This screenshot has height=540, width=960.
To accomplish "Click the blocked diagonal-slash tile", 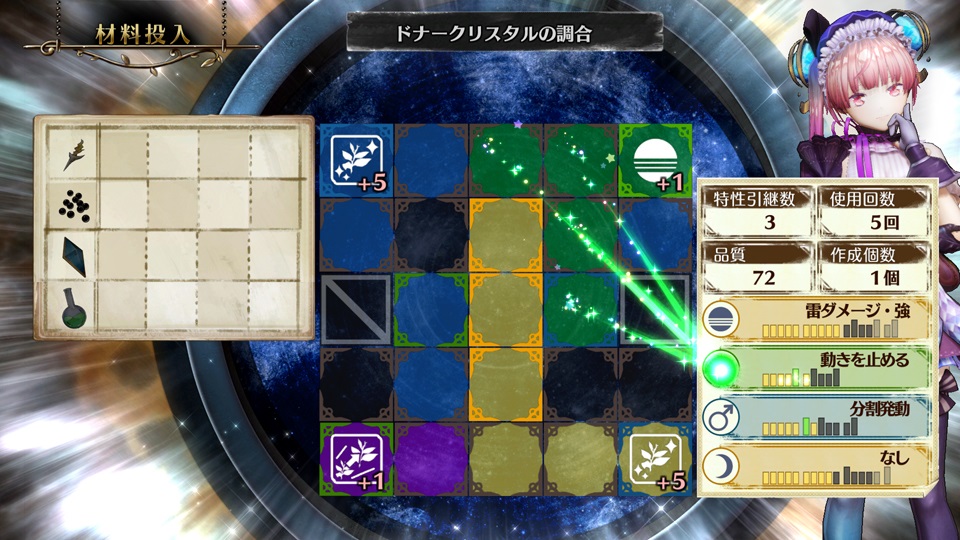I will (x=356, y=310).
